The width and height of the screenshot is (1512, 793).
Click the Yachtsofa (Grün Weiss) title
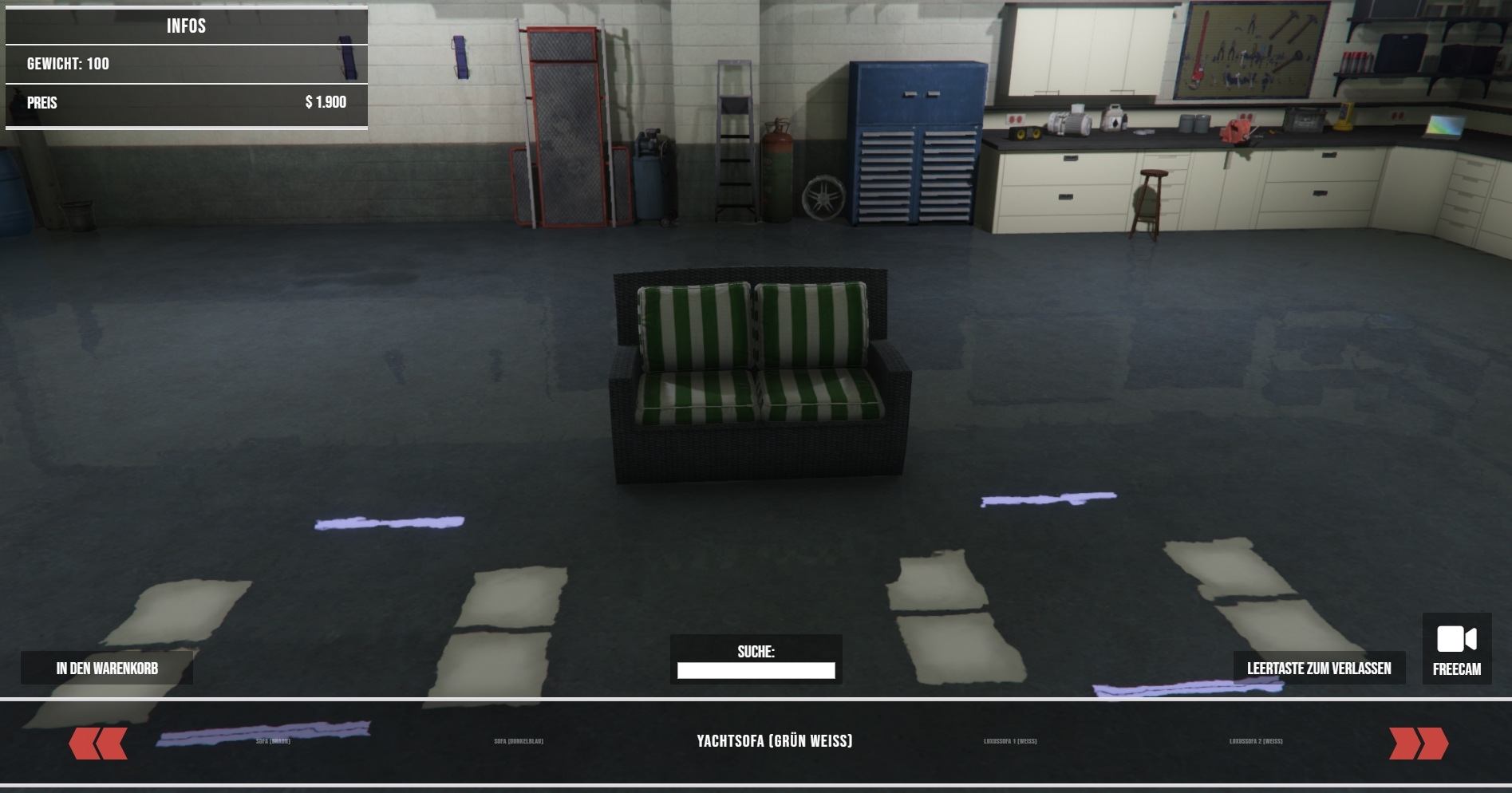tap(775, 741)
